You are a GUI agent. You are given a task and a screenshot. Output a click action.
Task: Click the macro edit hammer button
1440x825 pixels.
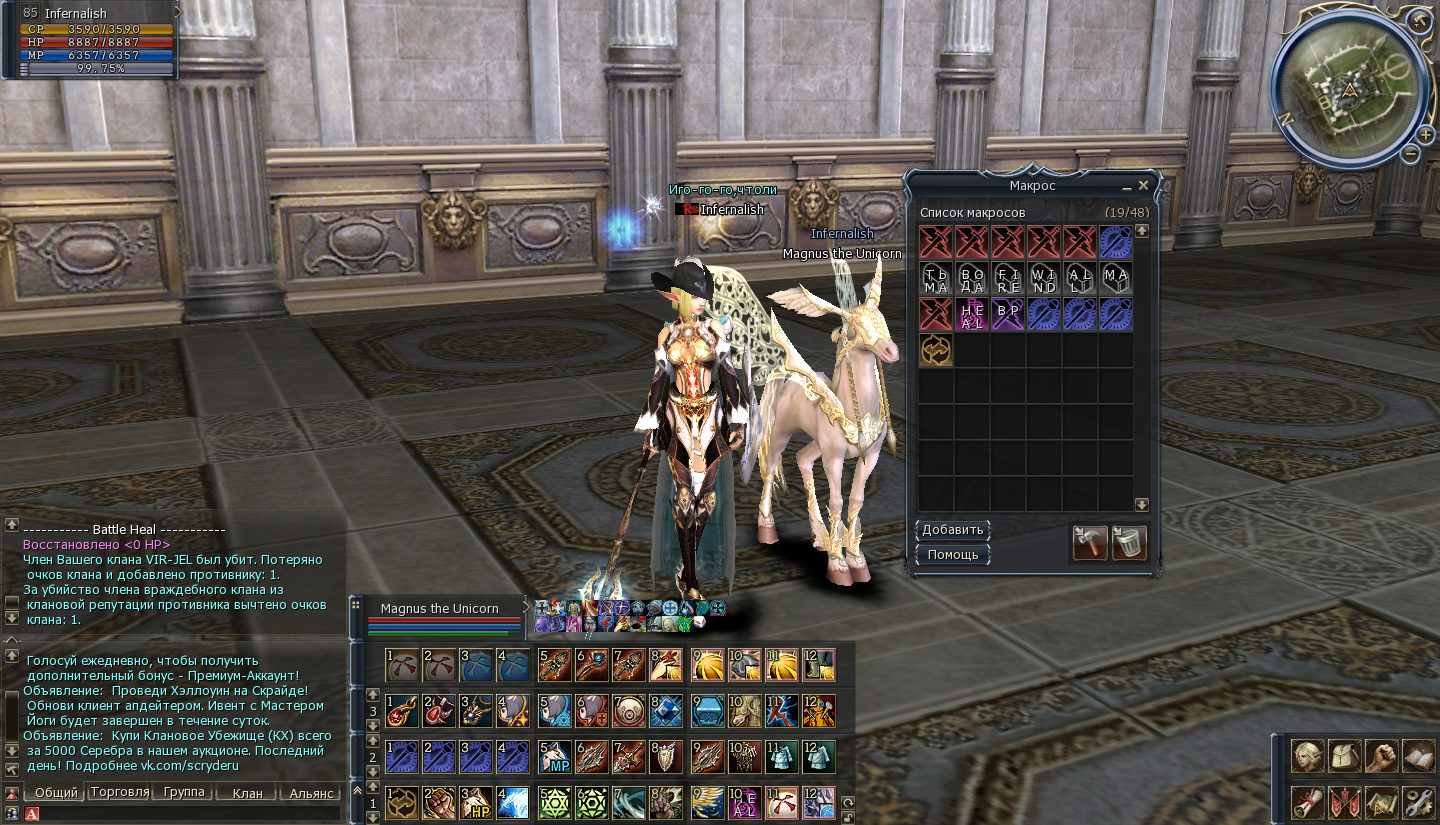[1090, 543]
